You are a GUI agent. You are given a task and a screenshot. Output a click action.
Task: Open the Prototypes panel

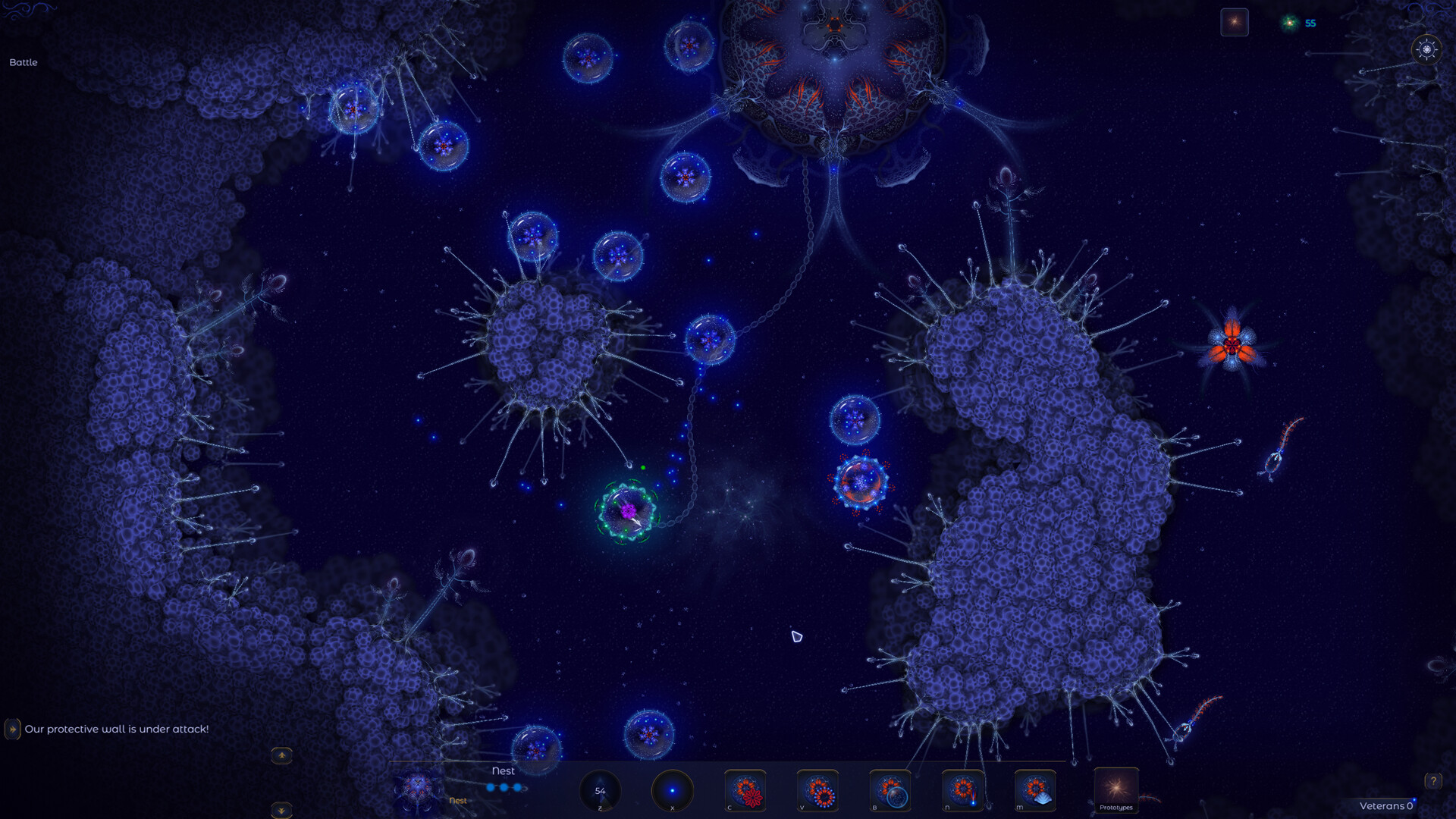pyautogui.click(x=1116, y=792)
